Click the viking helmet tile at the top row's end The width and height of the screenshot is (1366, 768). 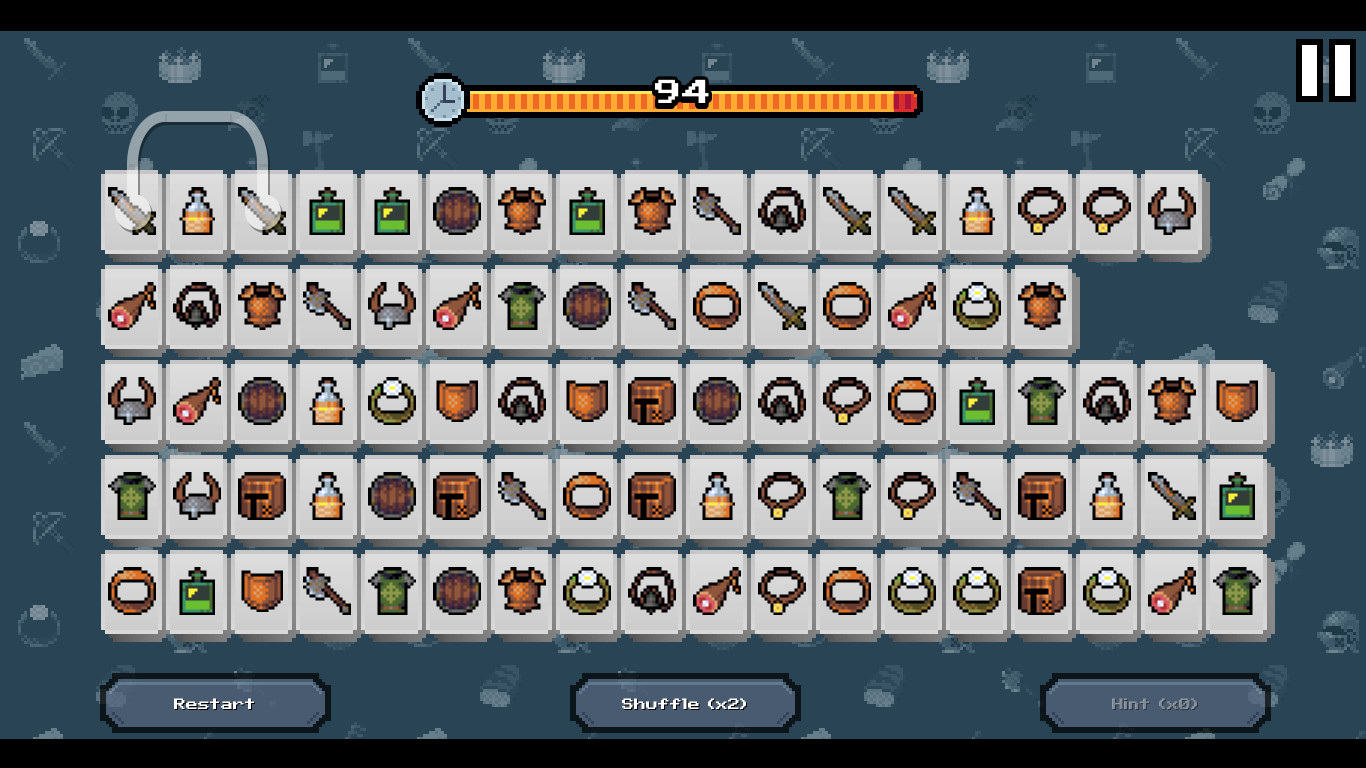[x=1171, y=213]
